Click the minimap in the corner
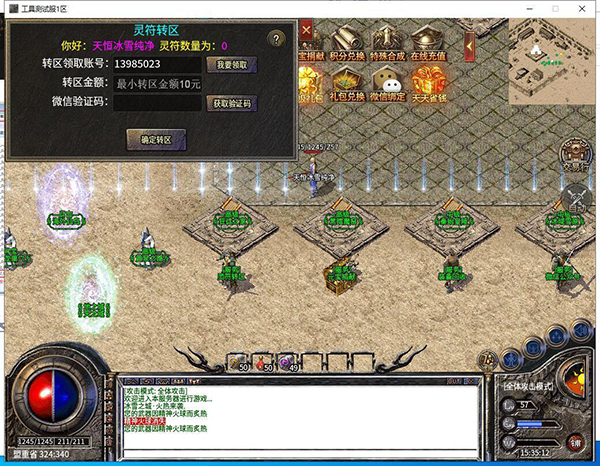 [548, 62]
